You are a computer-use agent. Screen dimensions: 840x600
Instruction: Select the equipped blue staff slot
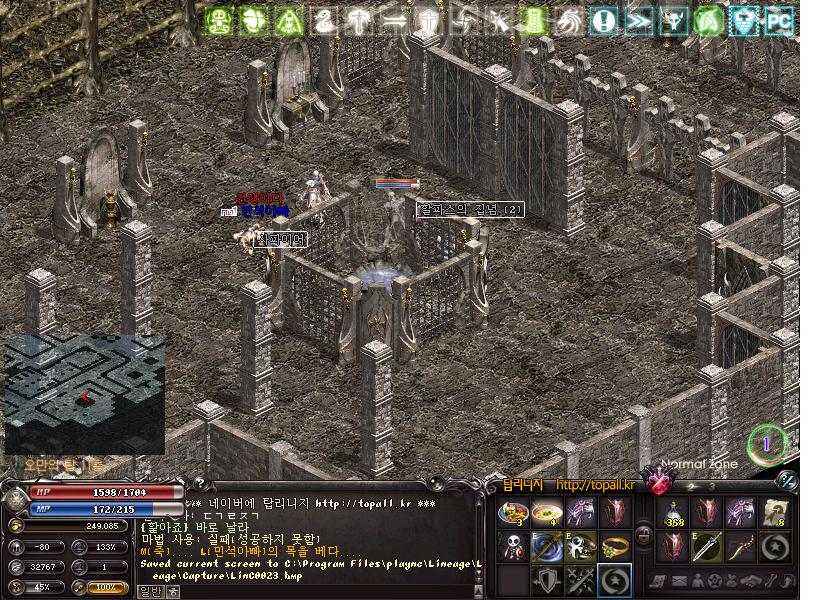point(545,546)
